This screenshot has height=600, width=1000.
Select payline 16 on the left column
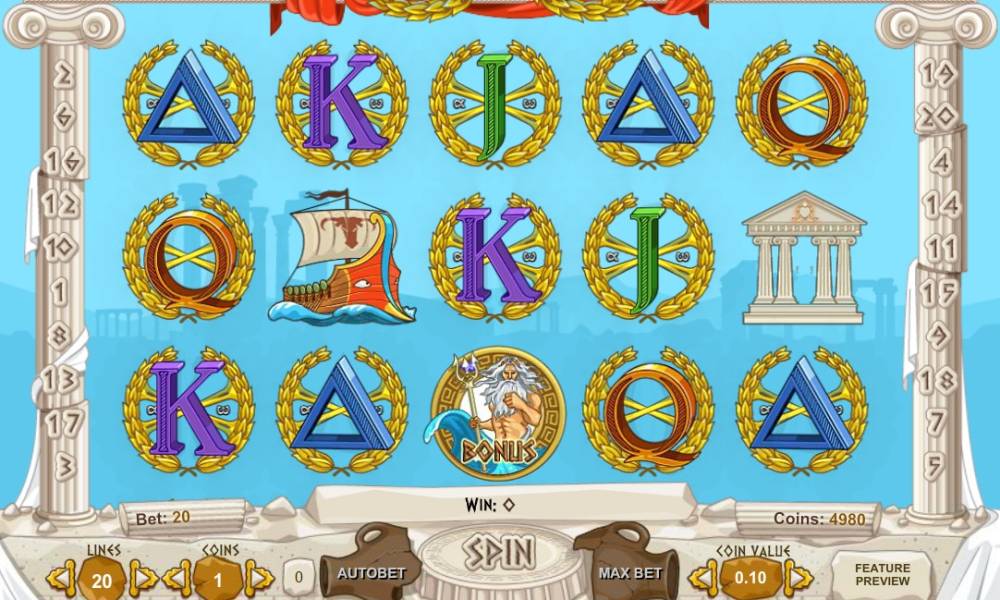click(x=66, y=160)
